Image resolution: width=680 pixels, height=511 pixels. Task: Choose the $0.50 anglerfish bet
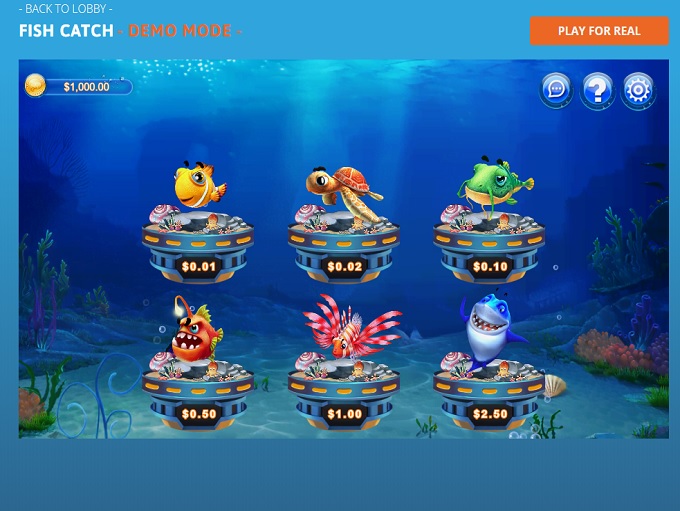[198, 387]
